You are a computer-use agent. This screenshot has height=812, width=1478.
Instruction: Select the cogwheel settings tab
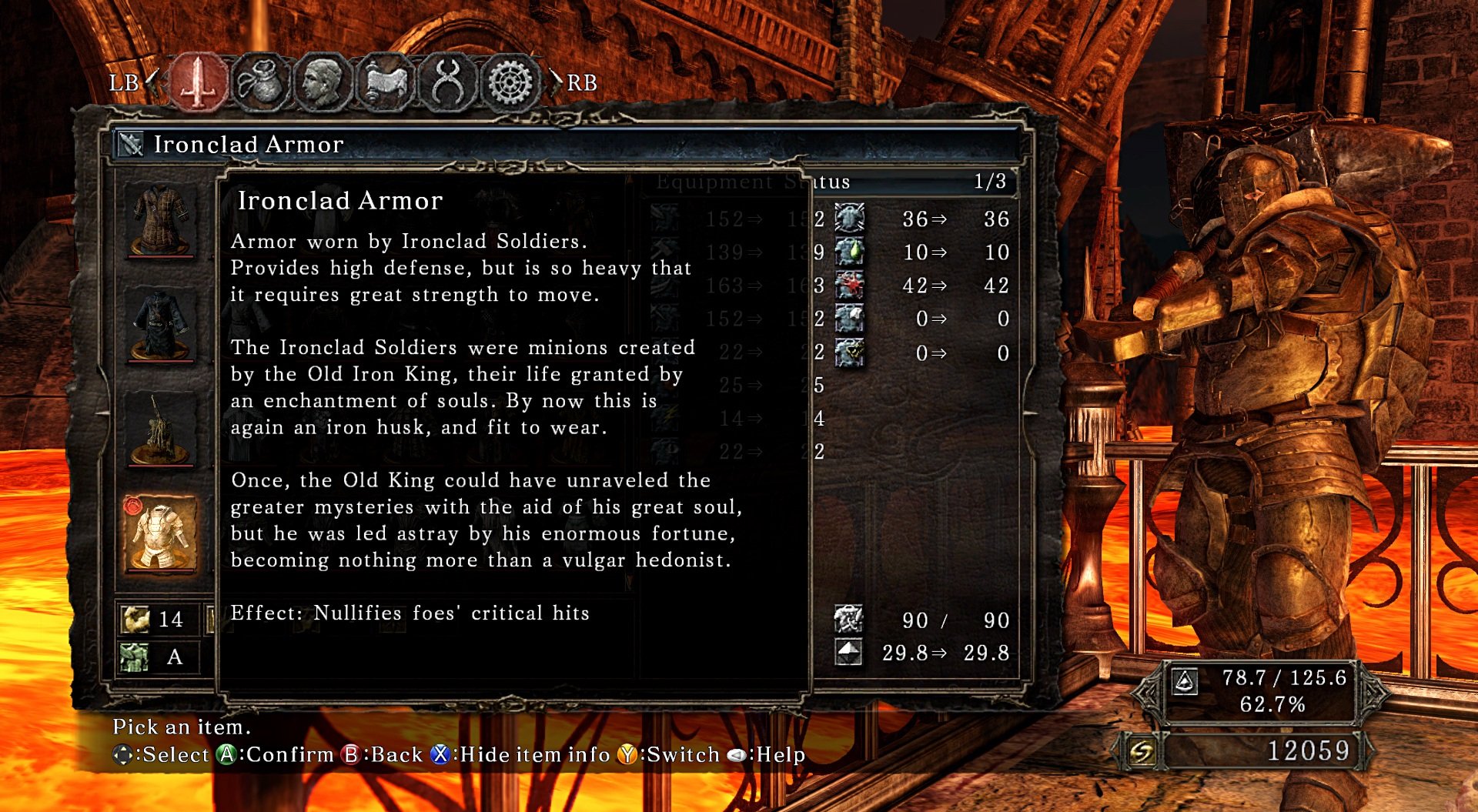click(x=510, y=82)
